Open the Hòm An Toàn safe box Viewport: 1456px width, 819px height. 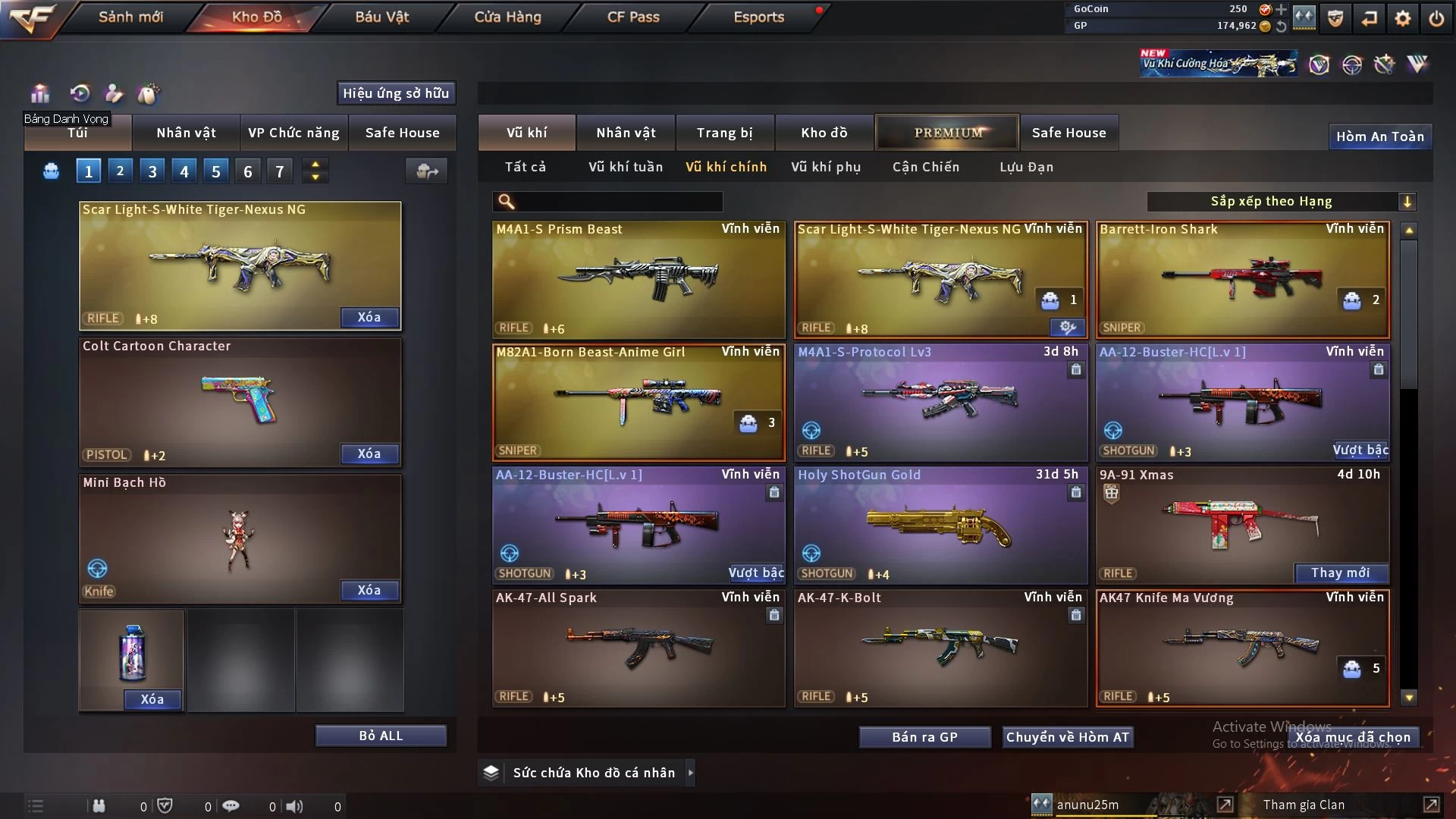(1379, 136)
